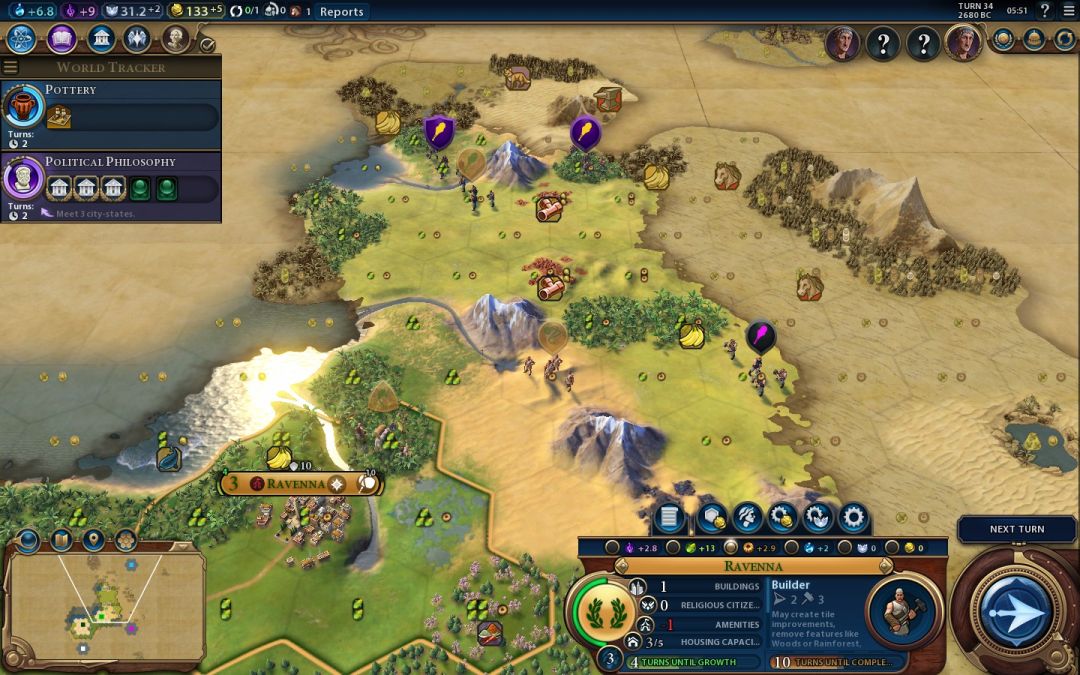Image resolution: width=1080 pixels, height=675 pixels.
Task: Click the minimap
Action: pyautogui.click(x=105, y=607)
